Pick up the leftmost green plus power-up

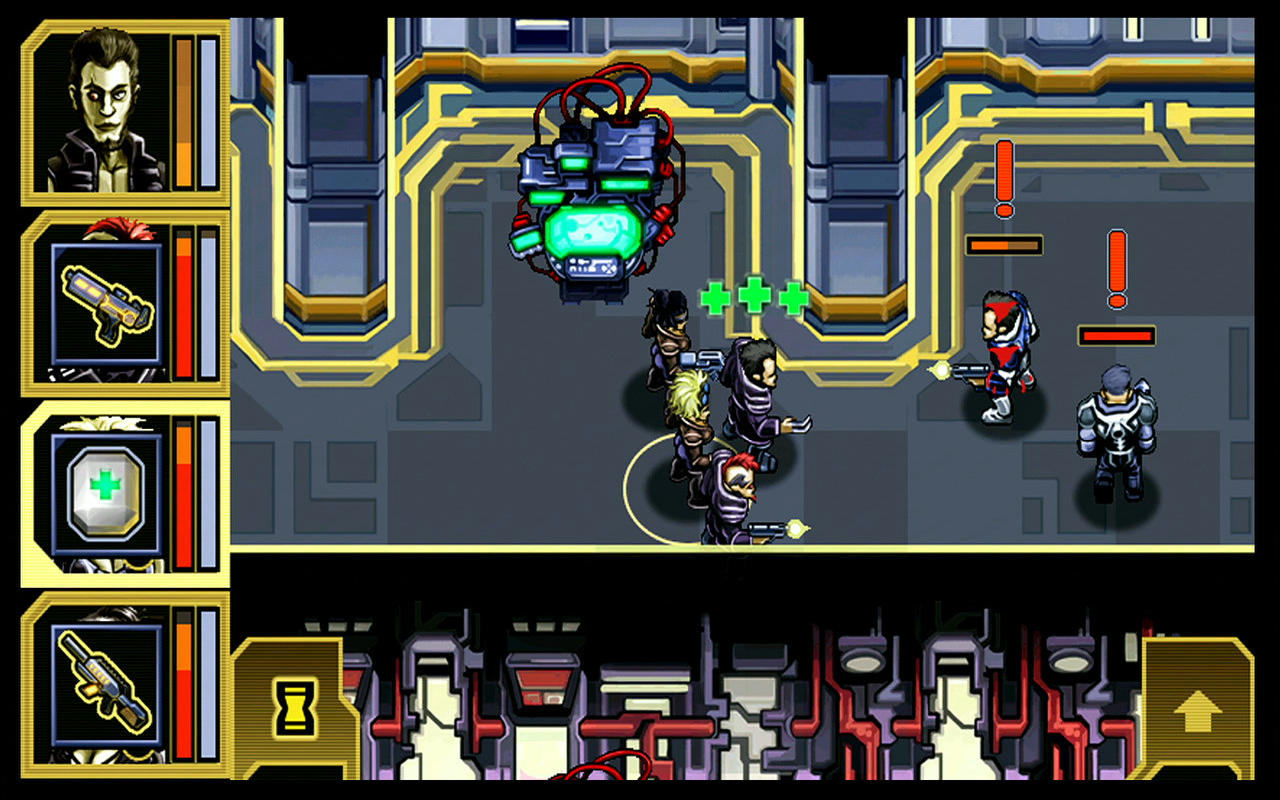click(716, 299)
